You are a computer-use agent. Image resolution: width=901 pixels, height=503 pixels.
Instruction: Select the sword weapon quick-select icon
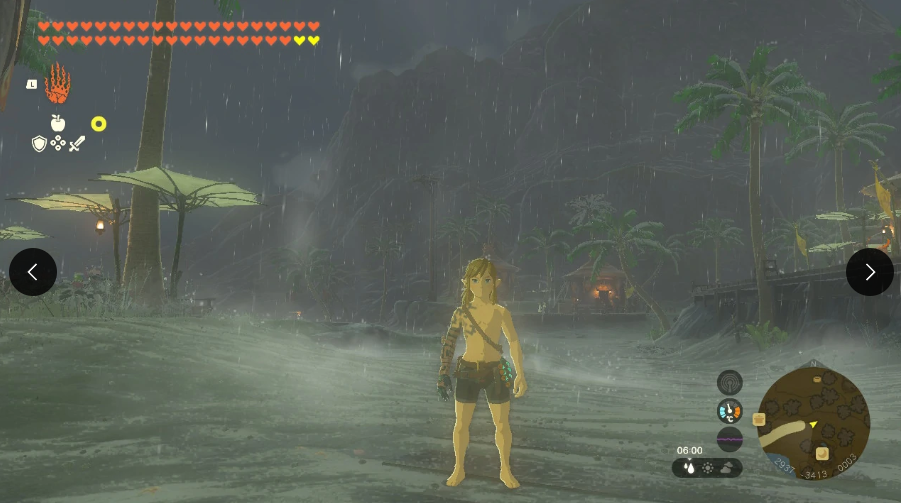[77, 144]
